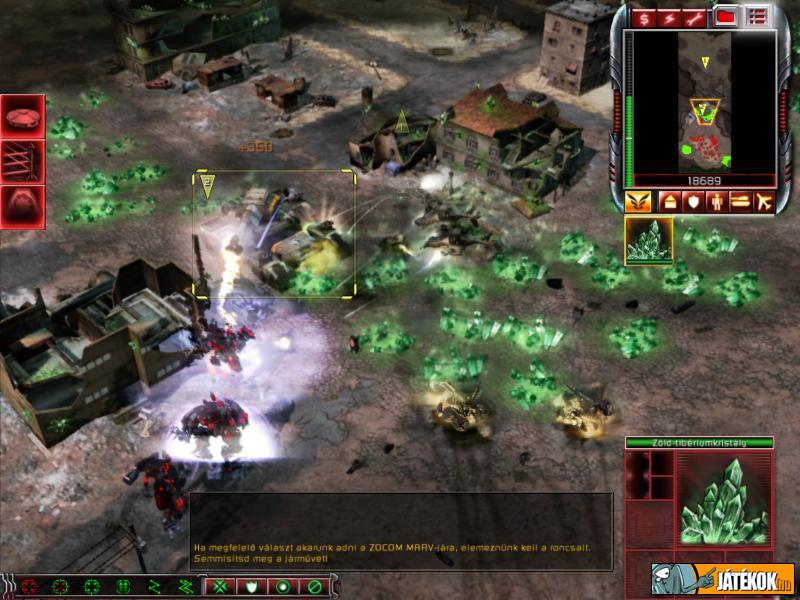Activate the disc-shaped support power
This screenshot has height=600, width=800.
(x=22, y=117)
